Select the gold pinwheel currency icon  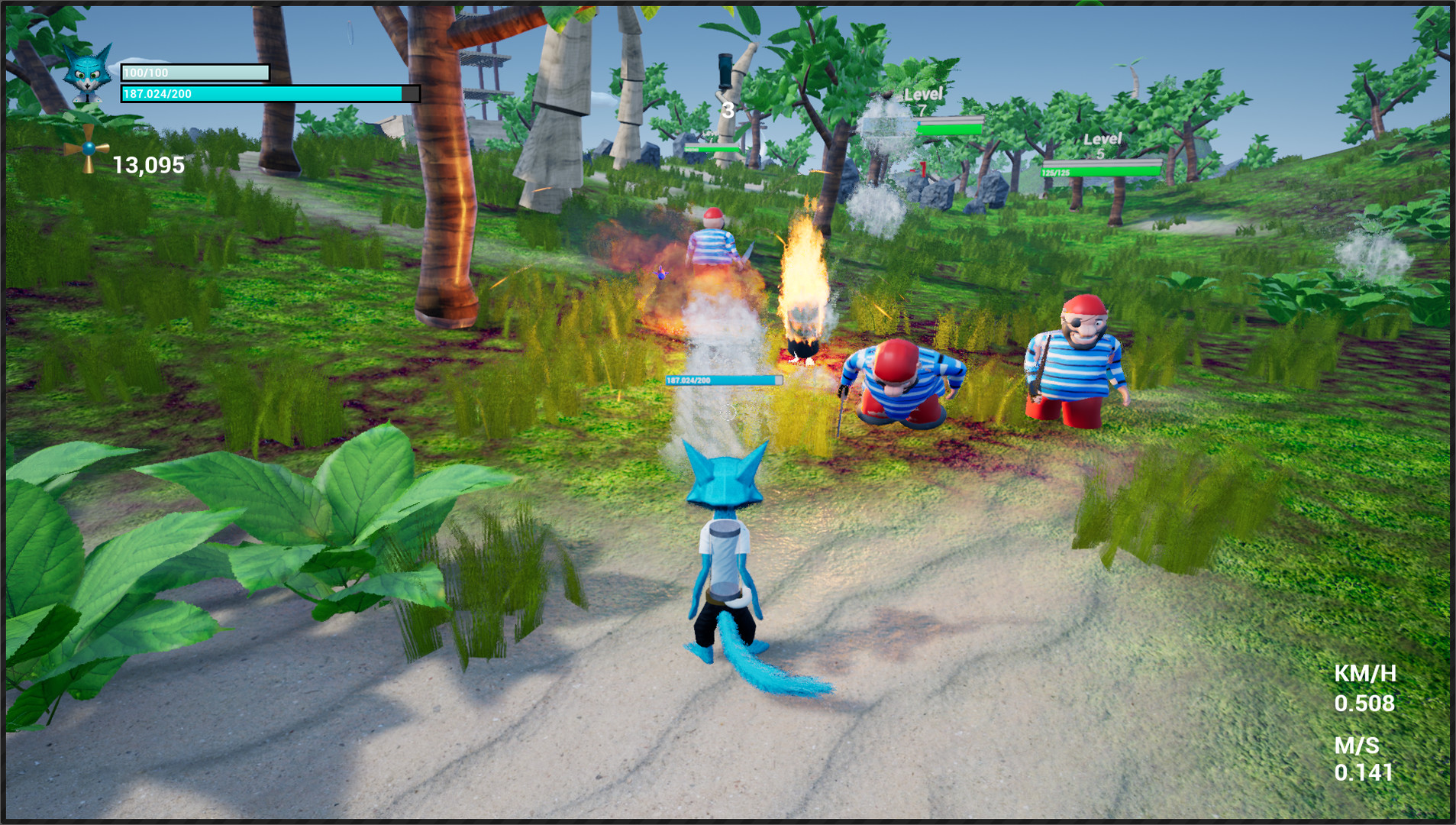pos(88,150)
